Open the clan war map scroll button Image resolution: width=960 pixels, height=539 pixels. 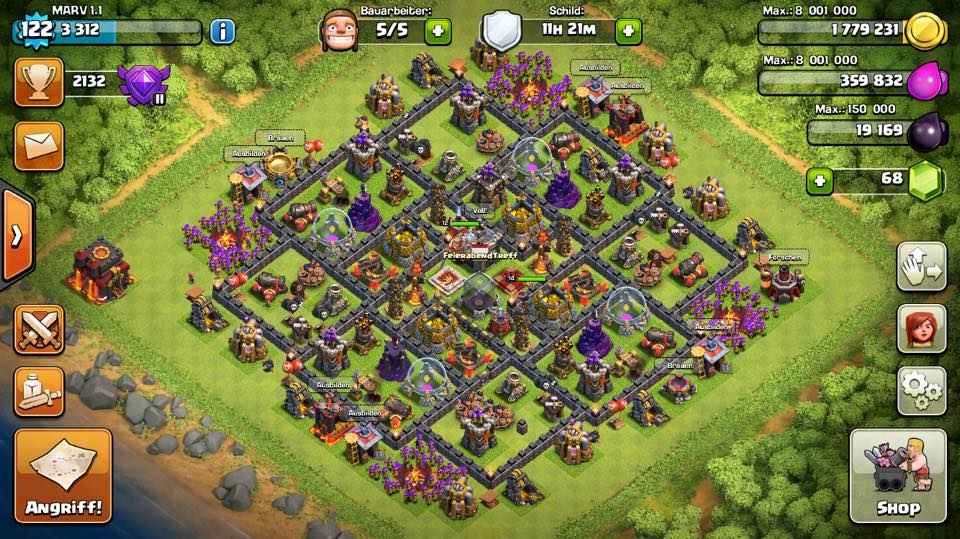click(x=39, y=391)
